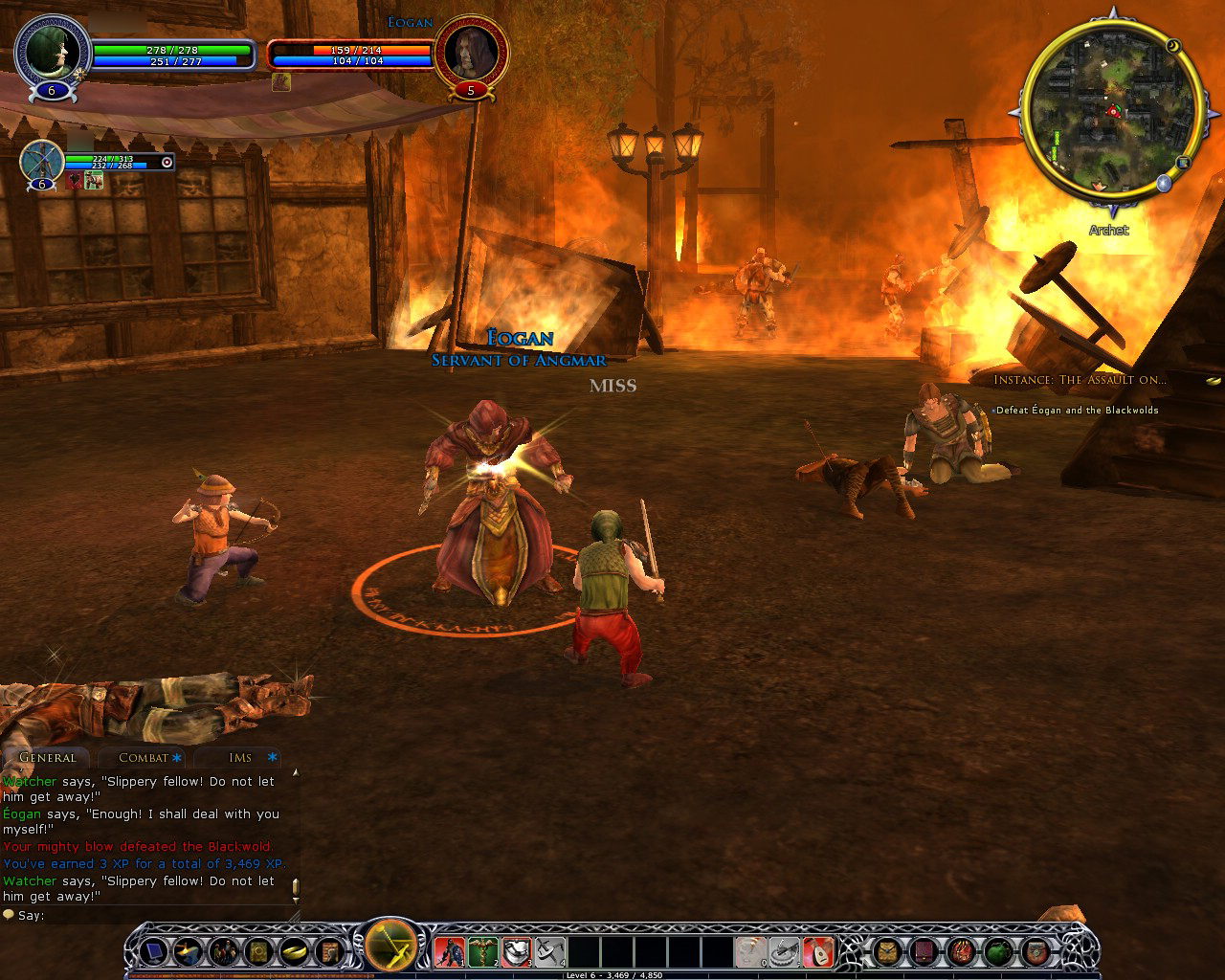Click the map icon on the minimap ring
1225x980 pixels.
[x=1183, y=163]
